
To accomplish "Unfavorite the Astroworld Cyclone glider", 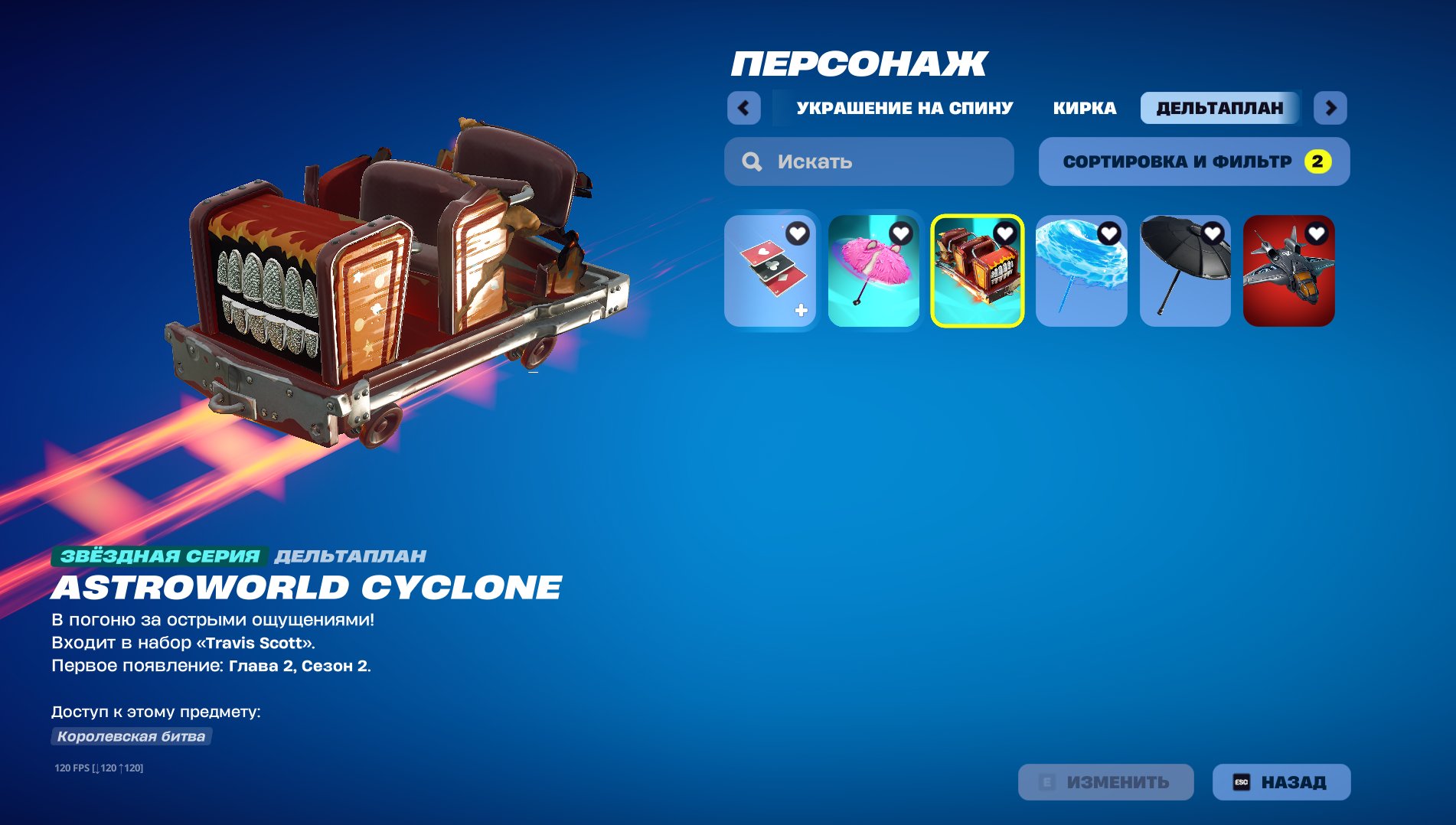I will [x=1004, y=233].
